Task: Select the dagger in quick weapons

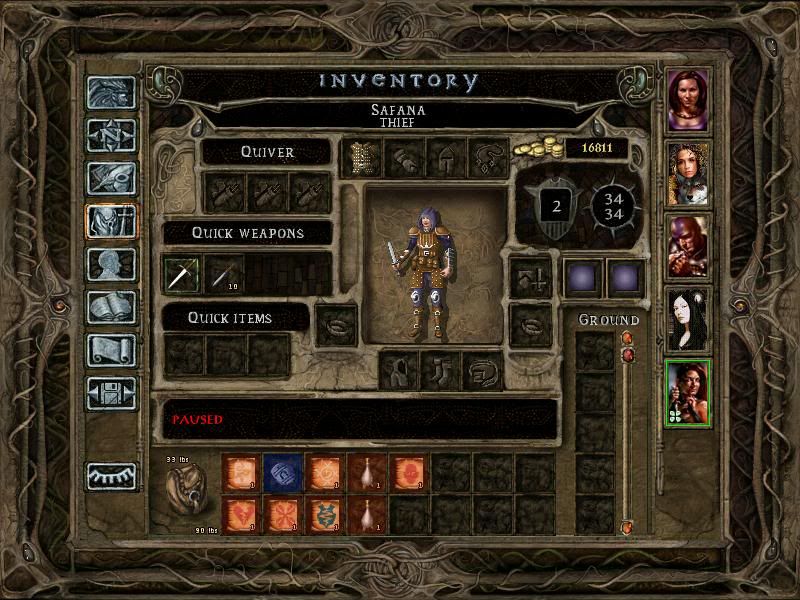Action: (x=182, y=274)
